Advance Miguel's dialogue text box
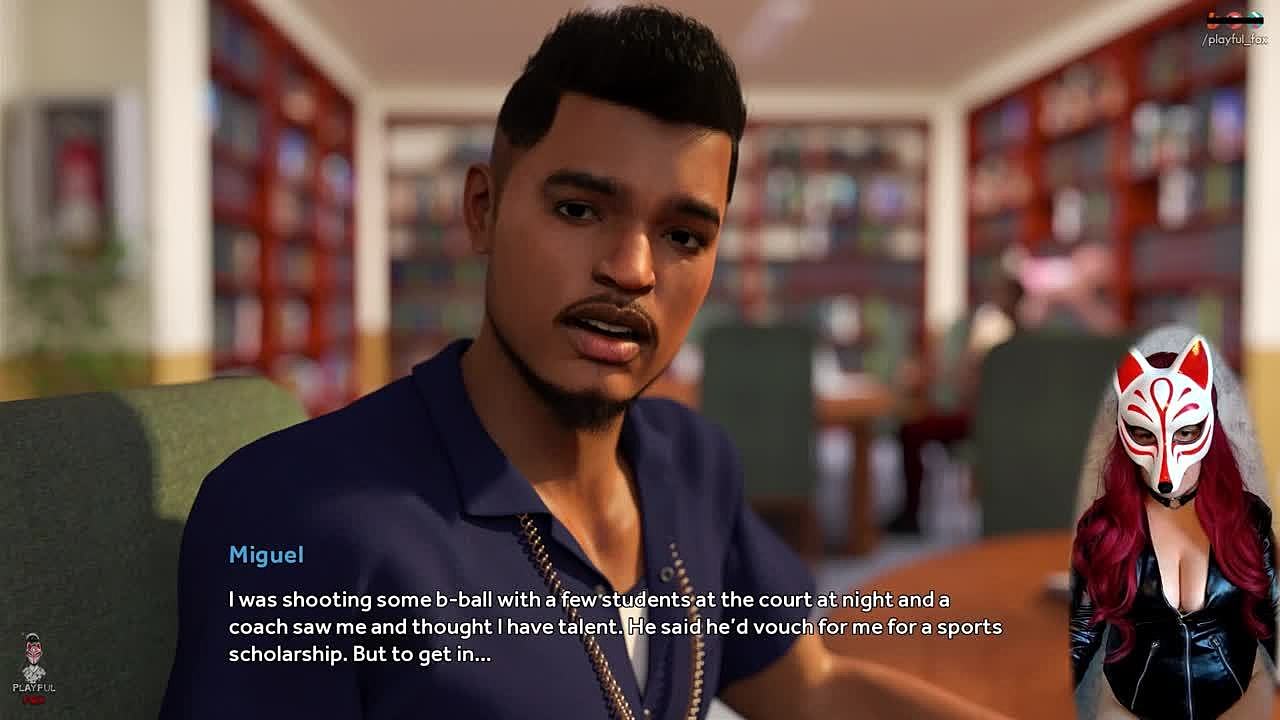 (x=614, y=627)
